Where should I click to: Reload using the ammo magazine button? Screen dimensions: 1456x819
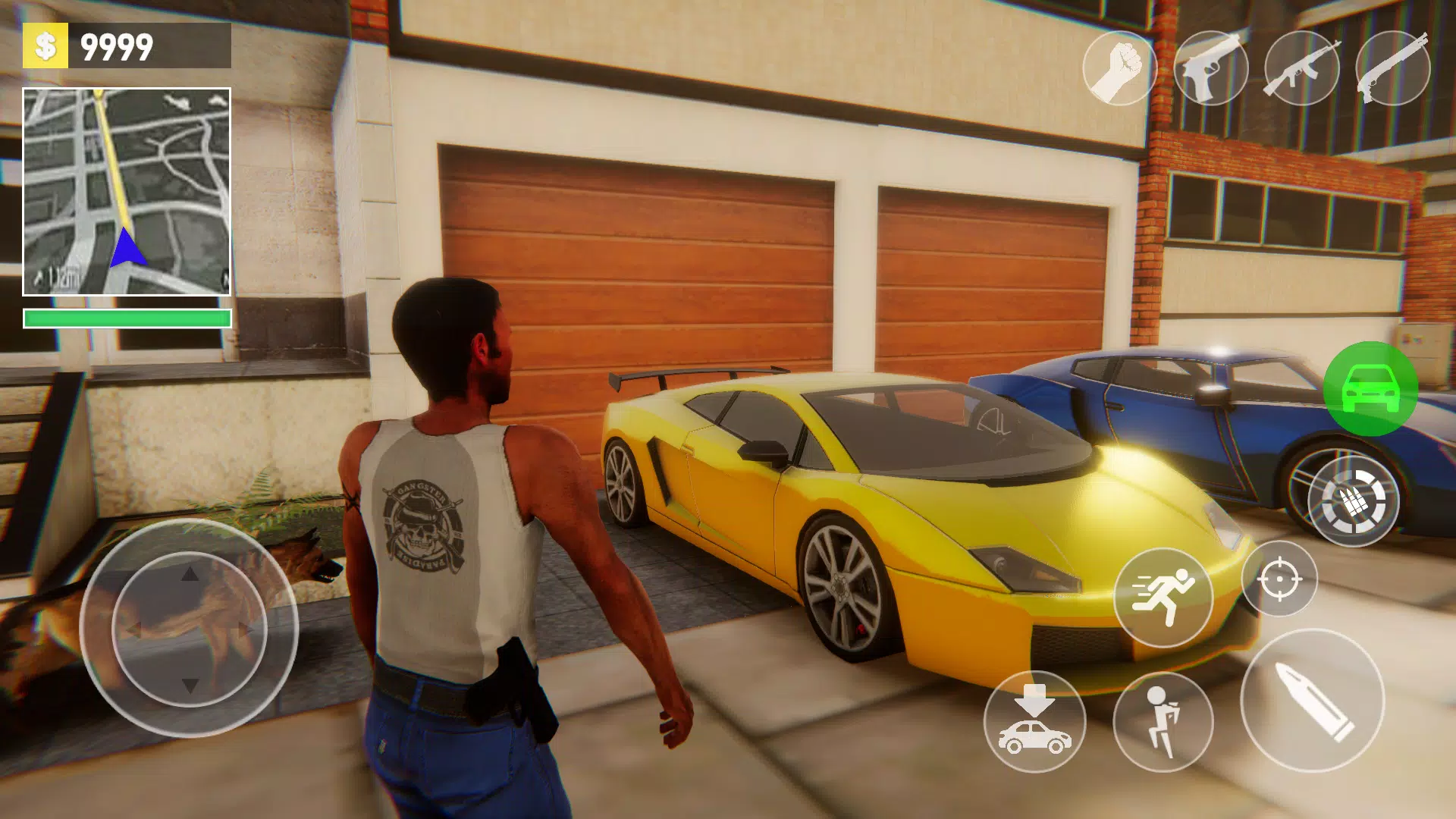1354,500
